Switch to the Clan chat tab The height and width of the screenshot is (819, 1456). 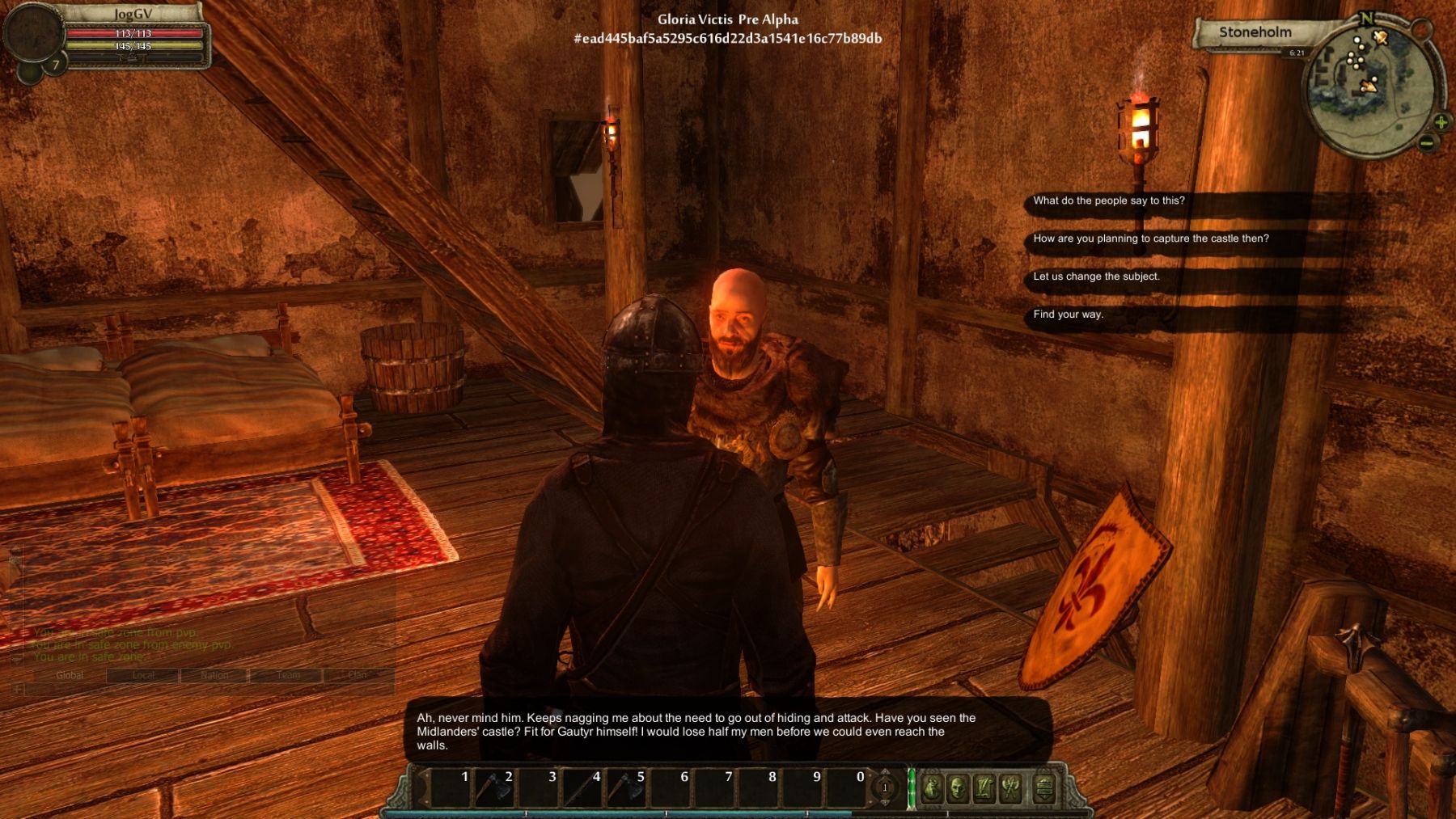(357, 675)
